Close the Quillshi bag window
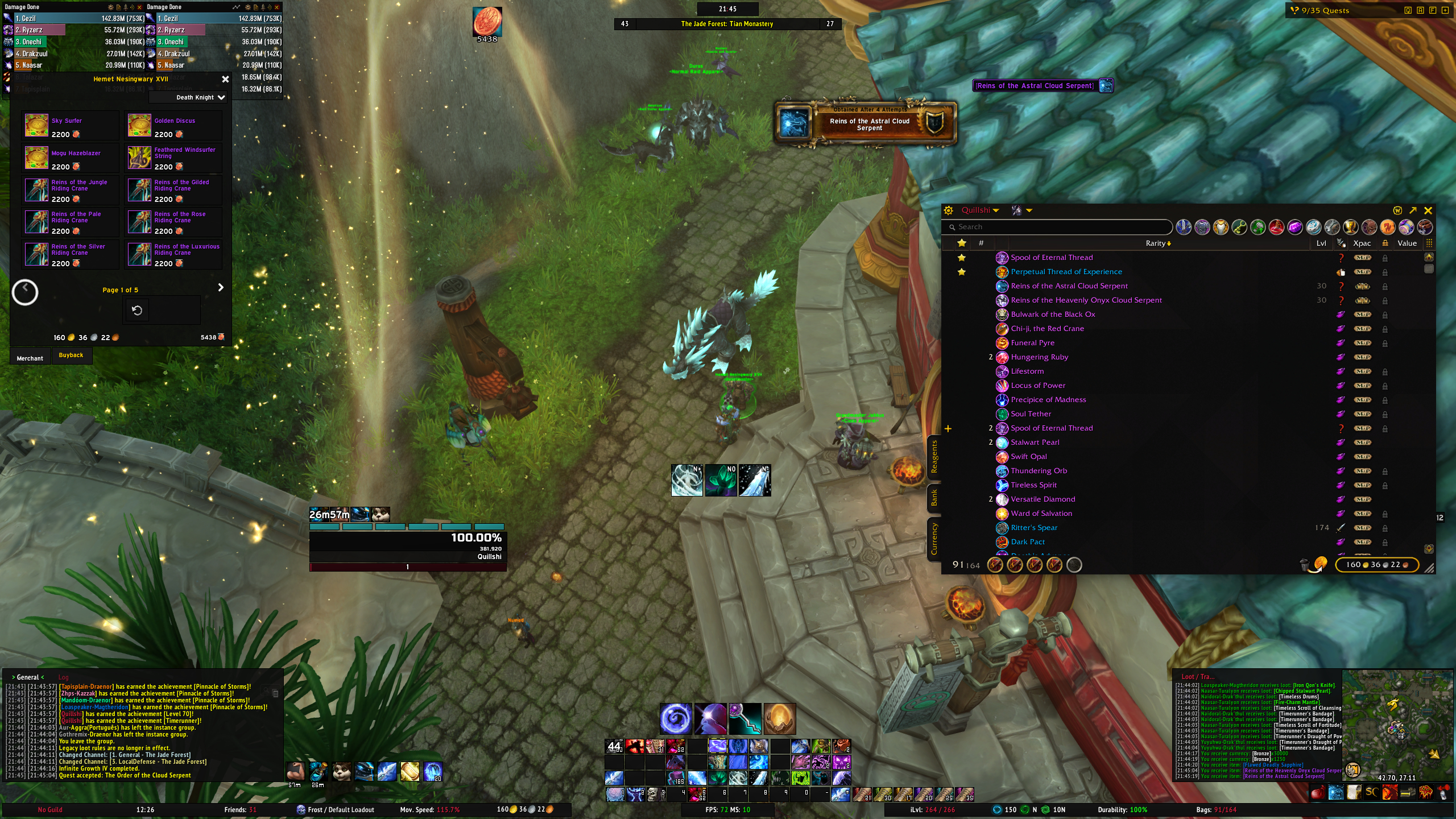 pyautogui.click(x=1428, y=210)
